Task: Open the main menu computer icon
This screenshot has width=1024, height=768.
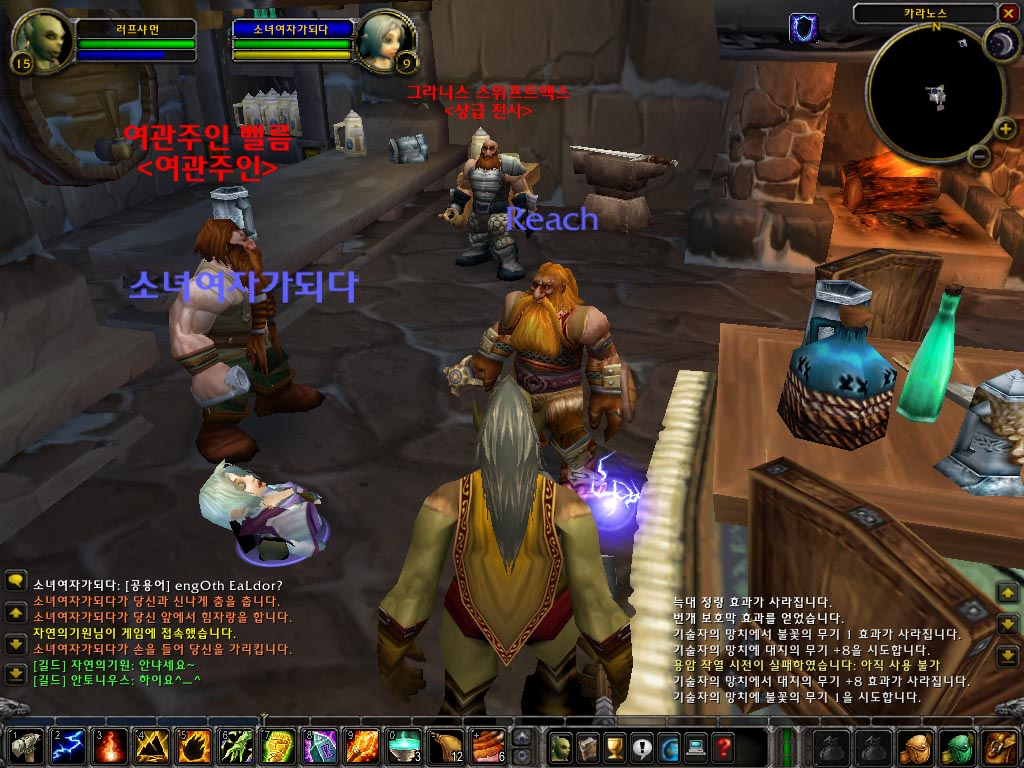Action: pos(696,747)
